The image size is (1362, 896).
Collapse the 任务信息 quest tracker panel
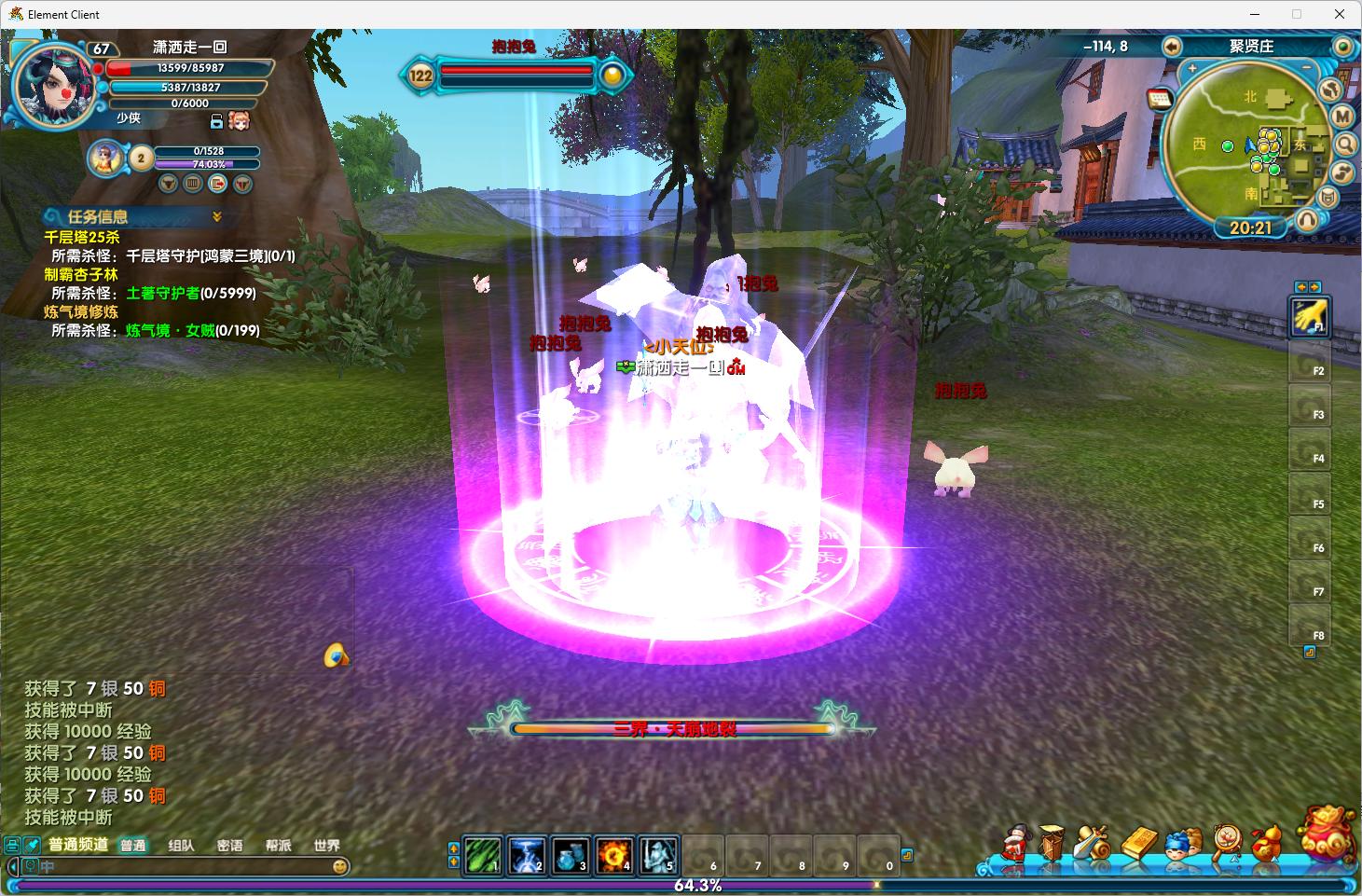[x=217, y=216]
